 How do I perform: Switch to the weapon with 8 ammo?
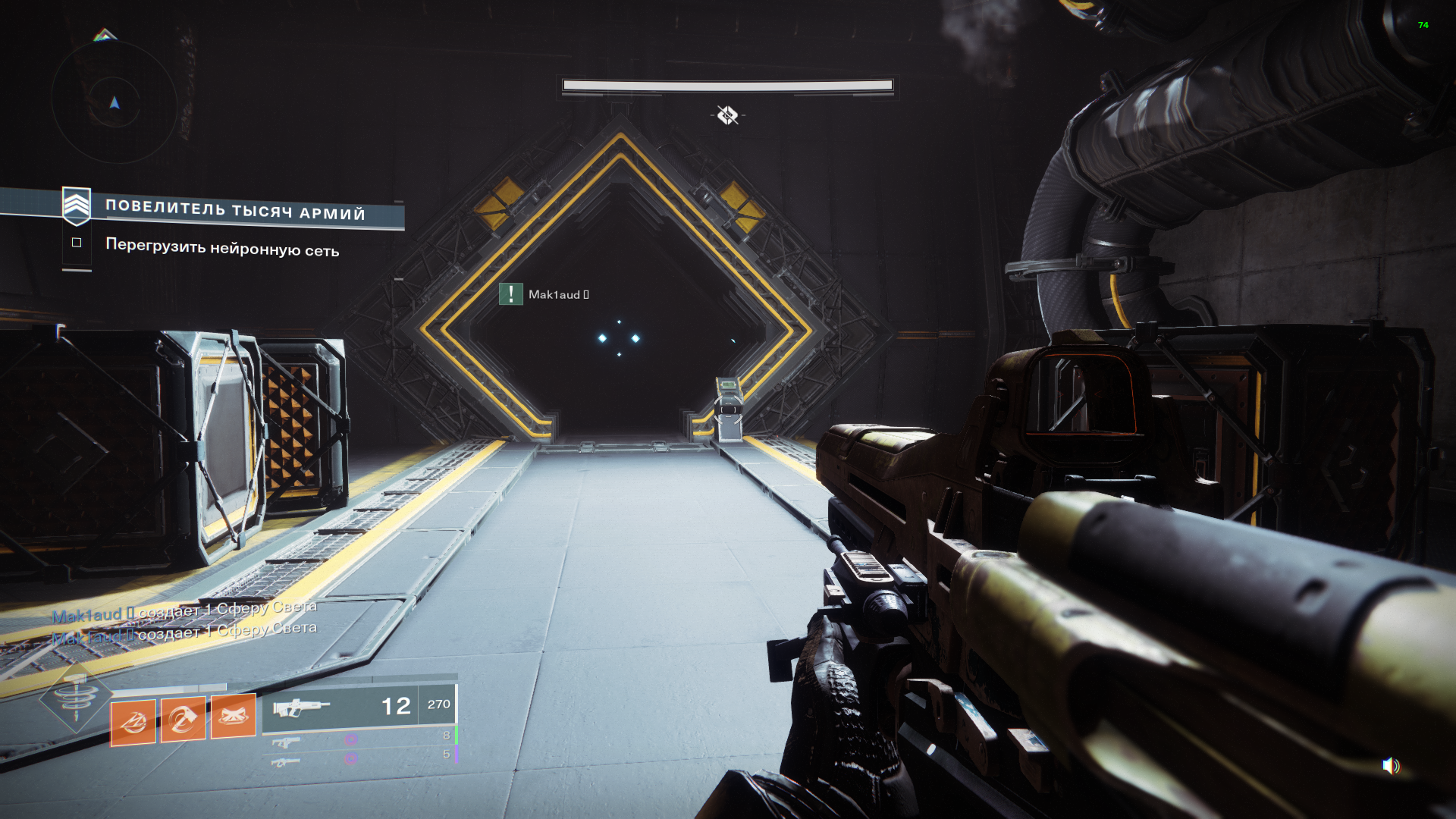tap(359, 738)
